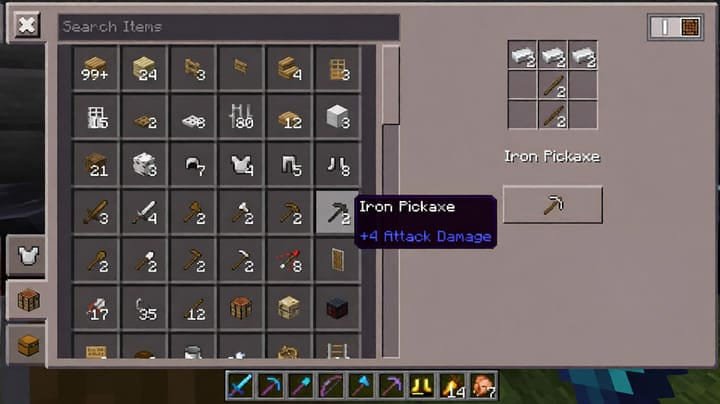Select the iron helmet recipe
This screenshot has width=720, height=404.
192,164
